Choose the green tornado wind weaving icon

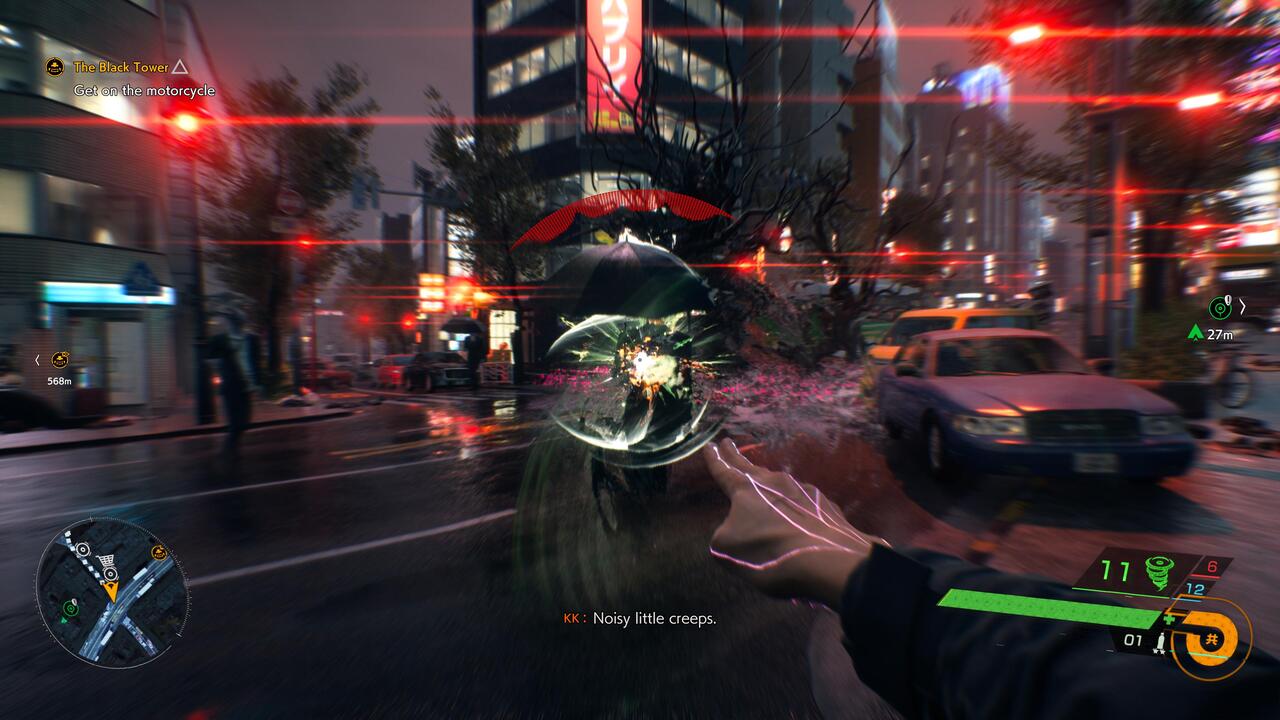tap(1158, 571)
